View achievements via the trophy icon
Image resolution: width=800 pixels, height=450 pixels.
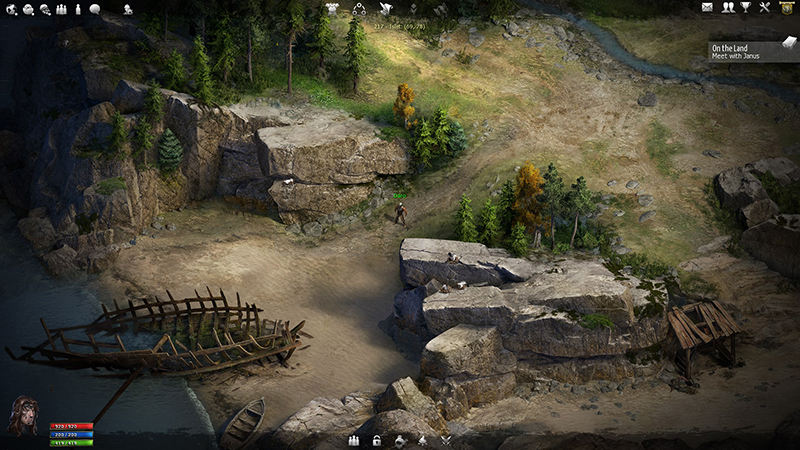point(746,8)
